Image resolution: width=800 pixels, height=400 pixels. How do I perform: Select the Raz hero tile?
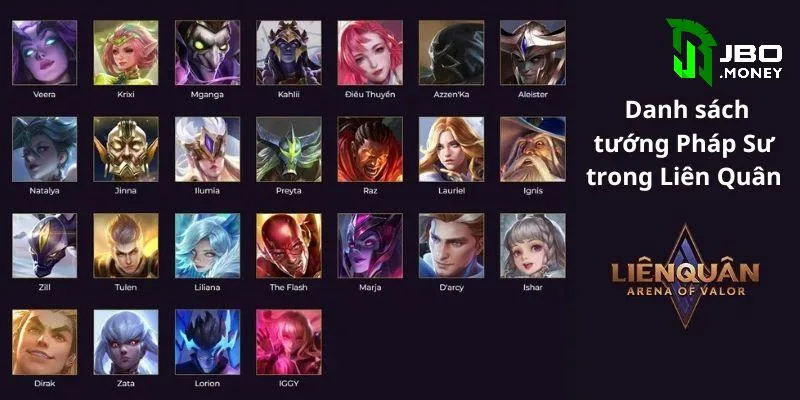pyautogui.click(x=370, y=148)
